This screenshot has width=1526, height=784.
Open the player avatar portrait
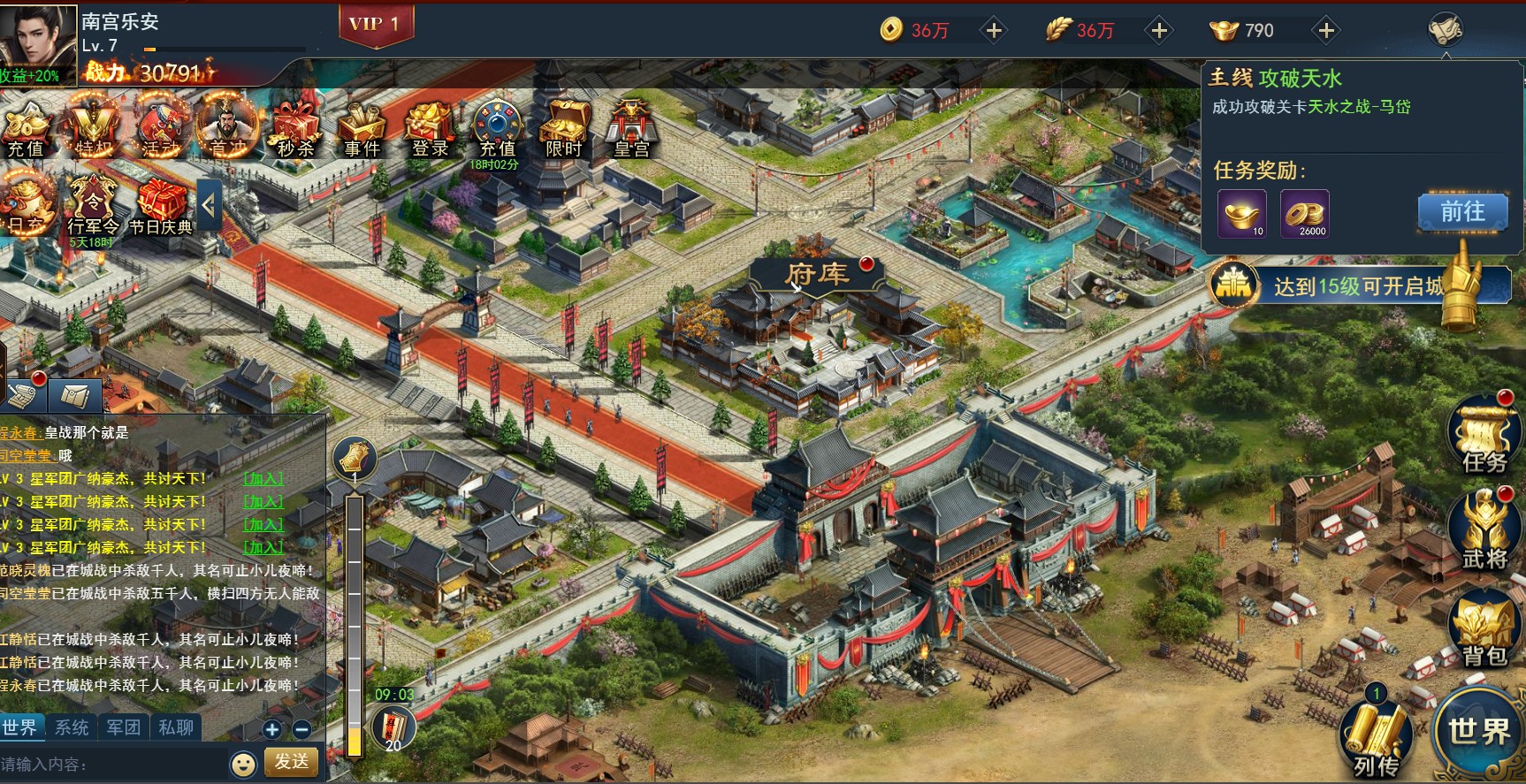pos(37,37)
